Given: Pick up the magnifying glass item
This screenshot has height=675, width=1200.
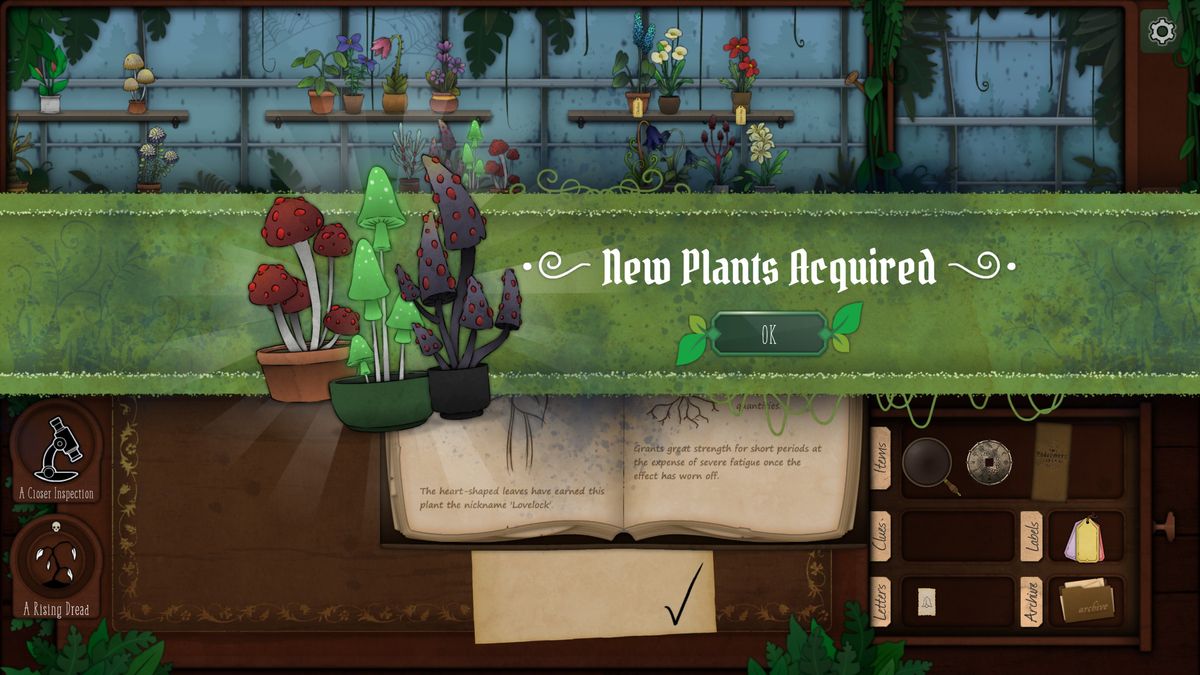Looking at the screenshot, I should (x=929, y=464).
